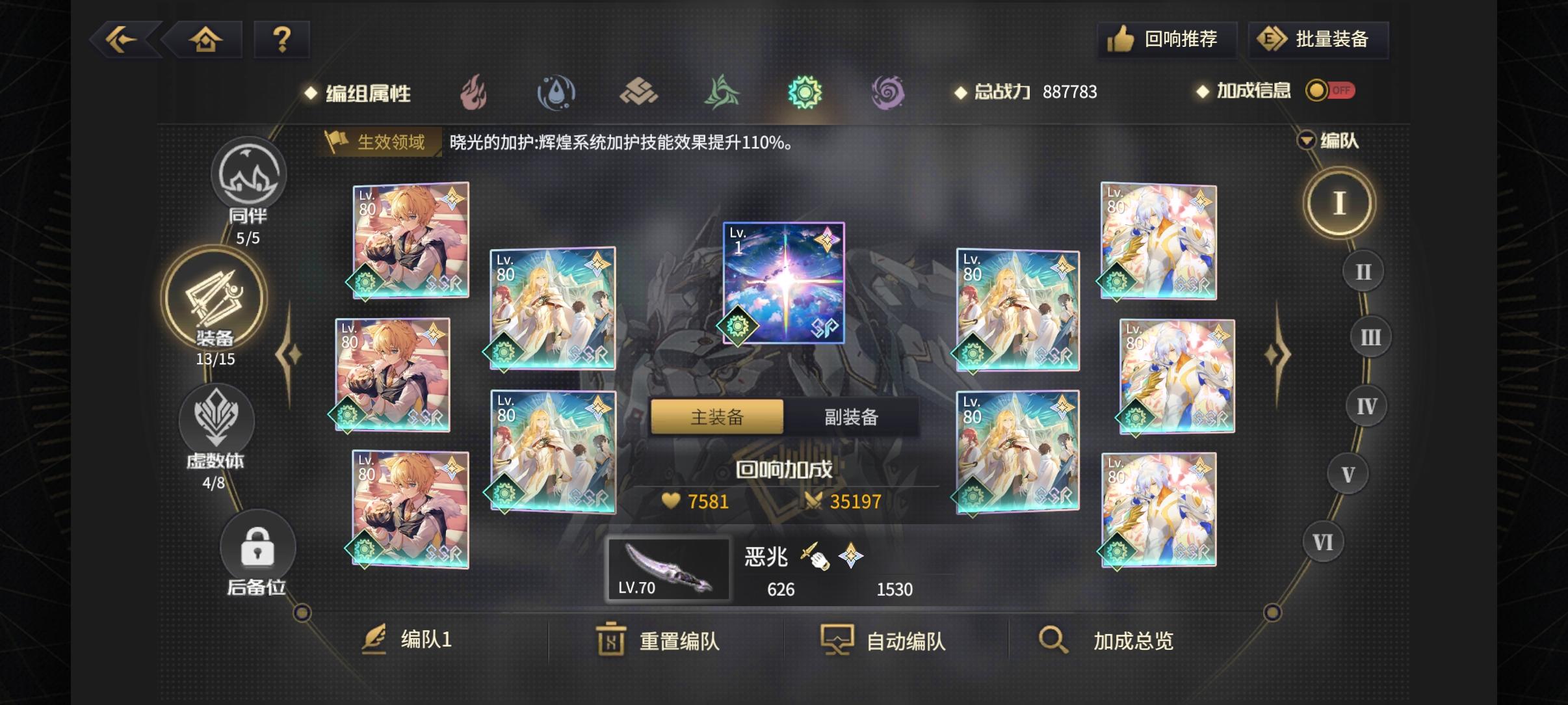Select the water element attribute icon
Image resolution: width=1568 pixels, height=705 pixels.
click(x=556, y=92)
